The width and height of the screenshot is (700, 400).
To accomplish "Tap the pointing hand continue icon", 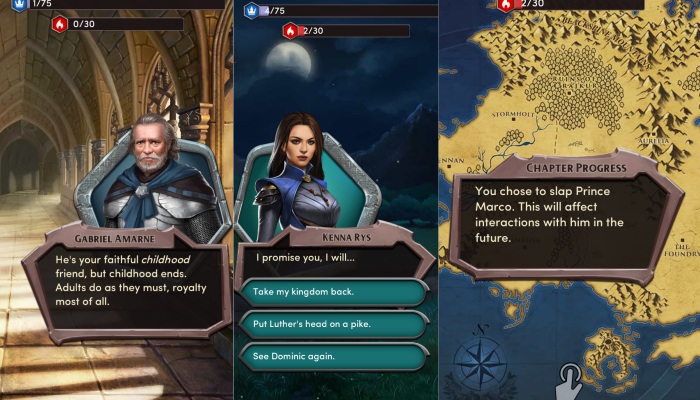I will [x=570, y=380].
